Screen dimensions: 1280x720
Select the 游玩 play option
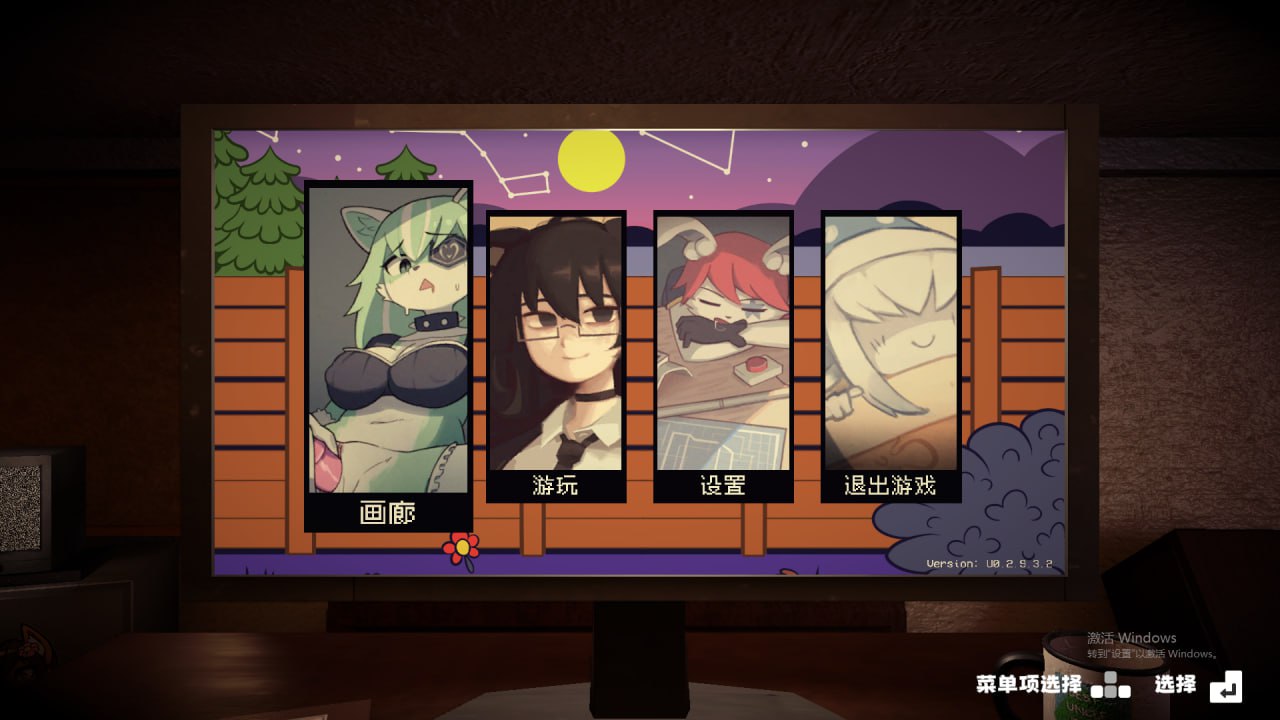click(x=557, y=350)
